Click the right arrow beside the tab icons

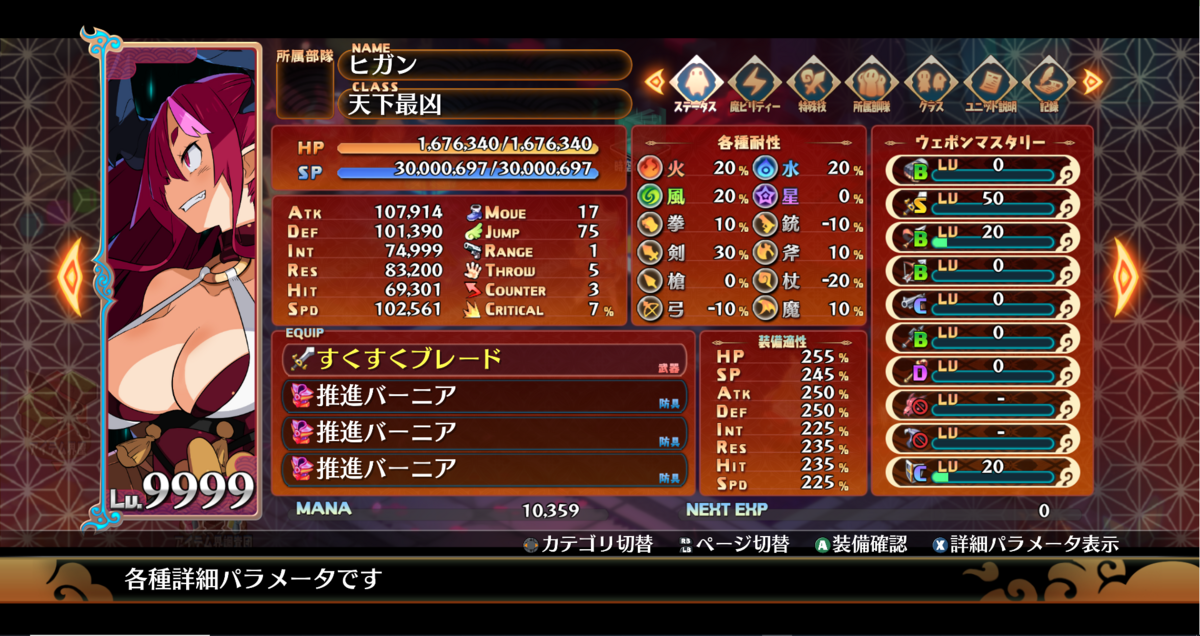[x=1092, y=80]
